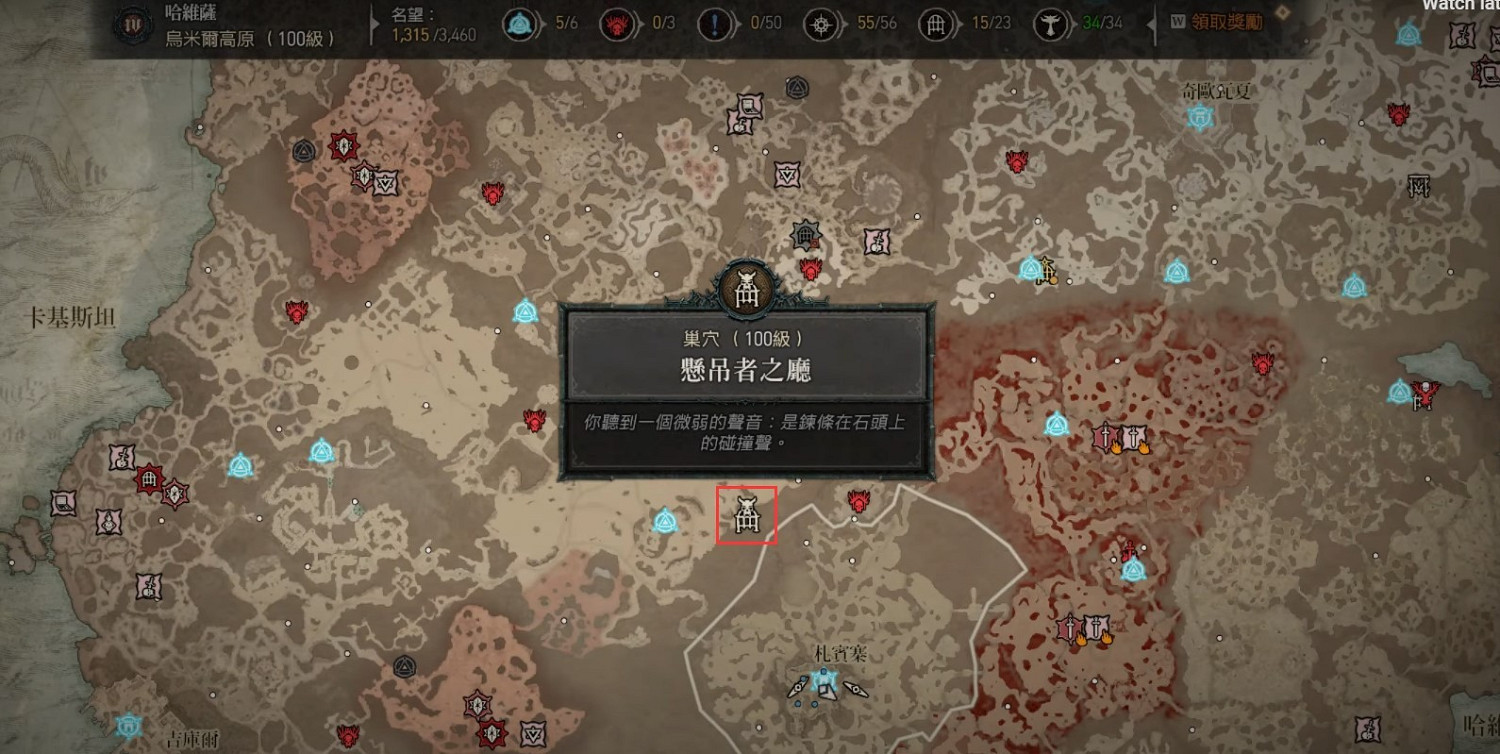Click a red world event icon north of tooltip
This screenshot has height=754, width=1500.
point(809,268)
